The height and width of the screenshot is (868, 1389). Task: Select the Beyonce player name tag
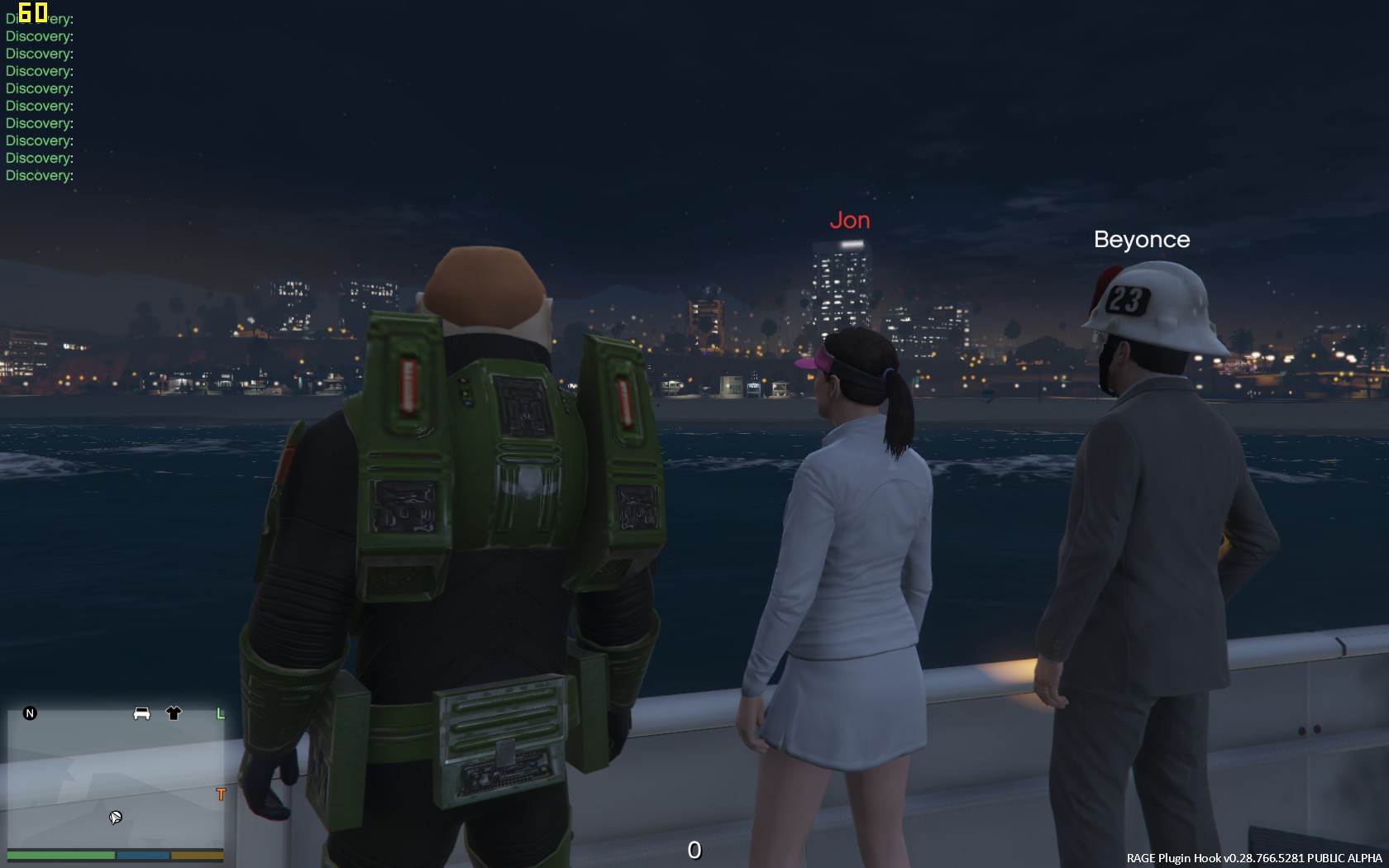[x=1142, y=240]
